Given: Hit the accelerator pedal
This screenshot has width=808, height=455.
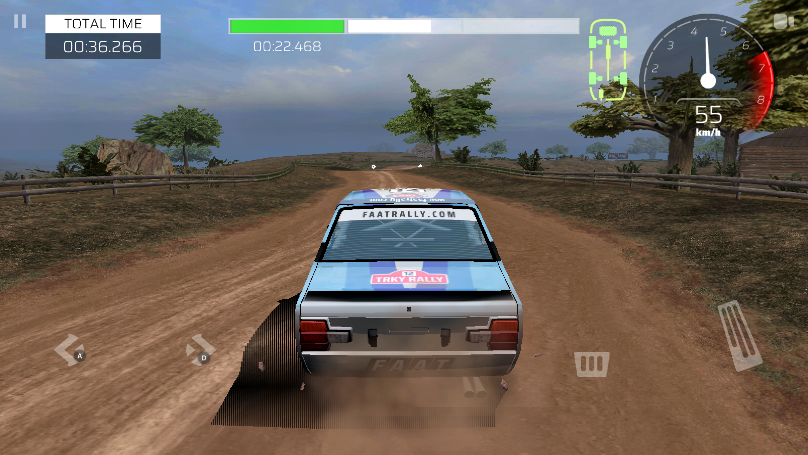Looking at the screenshot, I should 740,335.
